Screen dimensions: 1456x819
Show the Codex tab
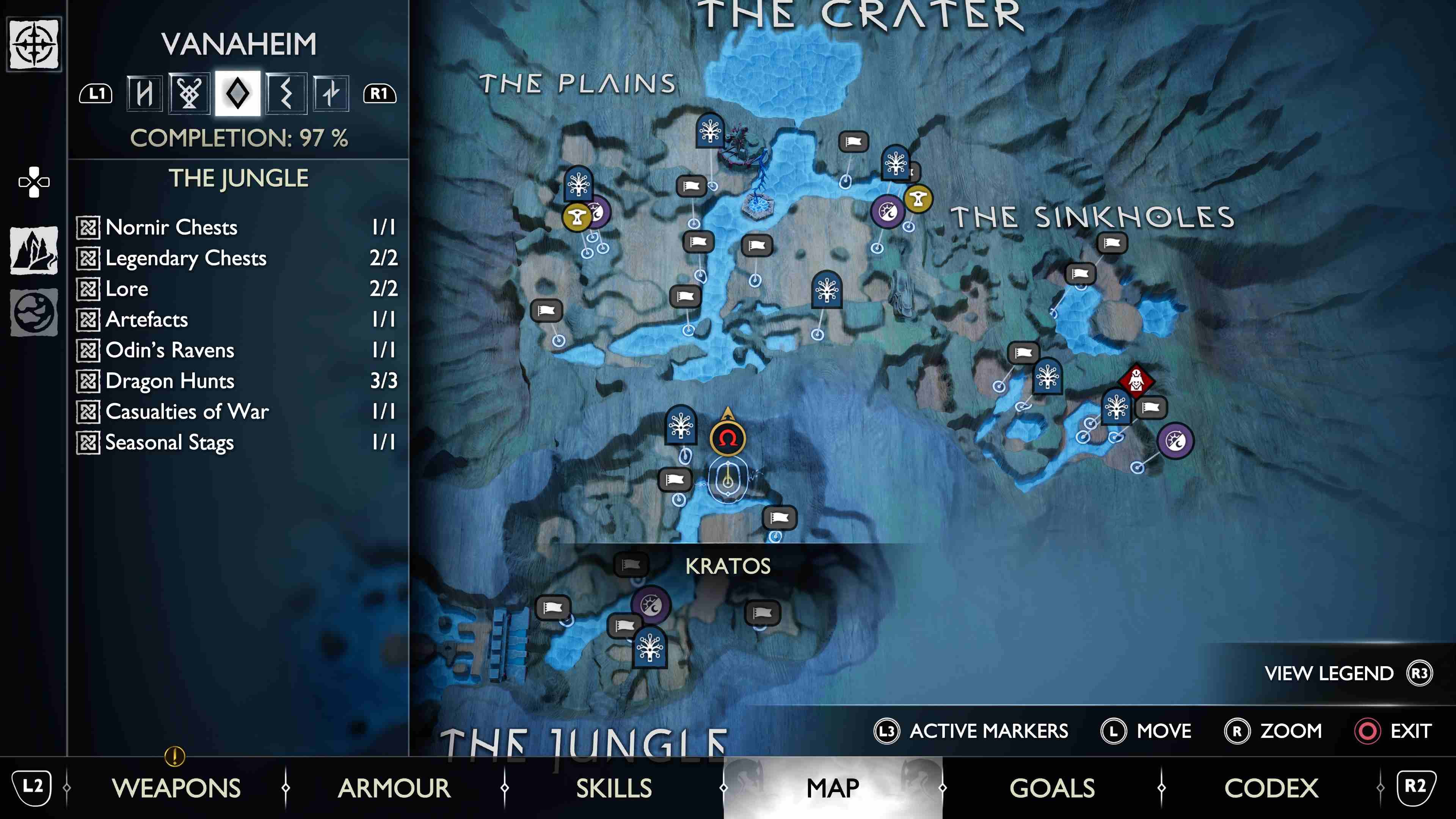pos(1271,788)
